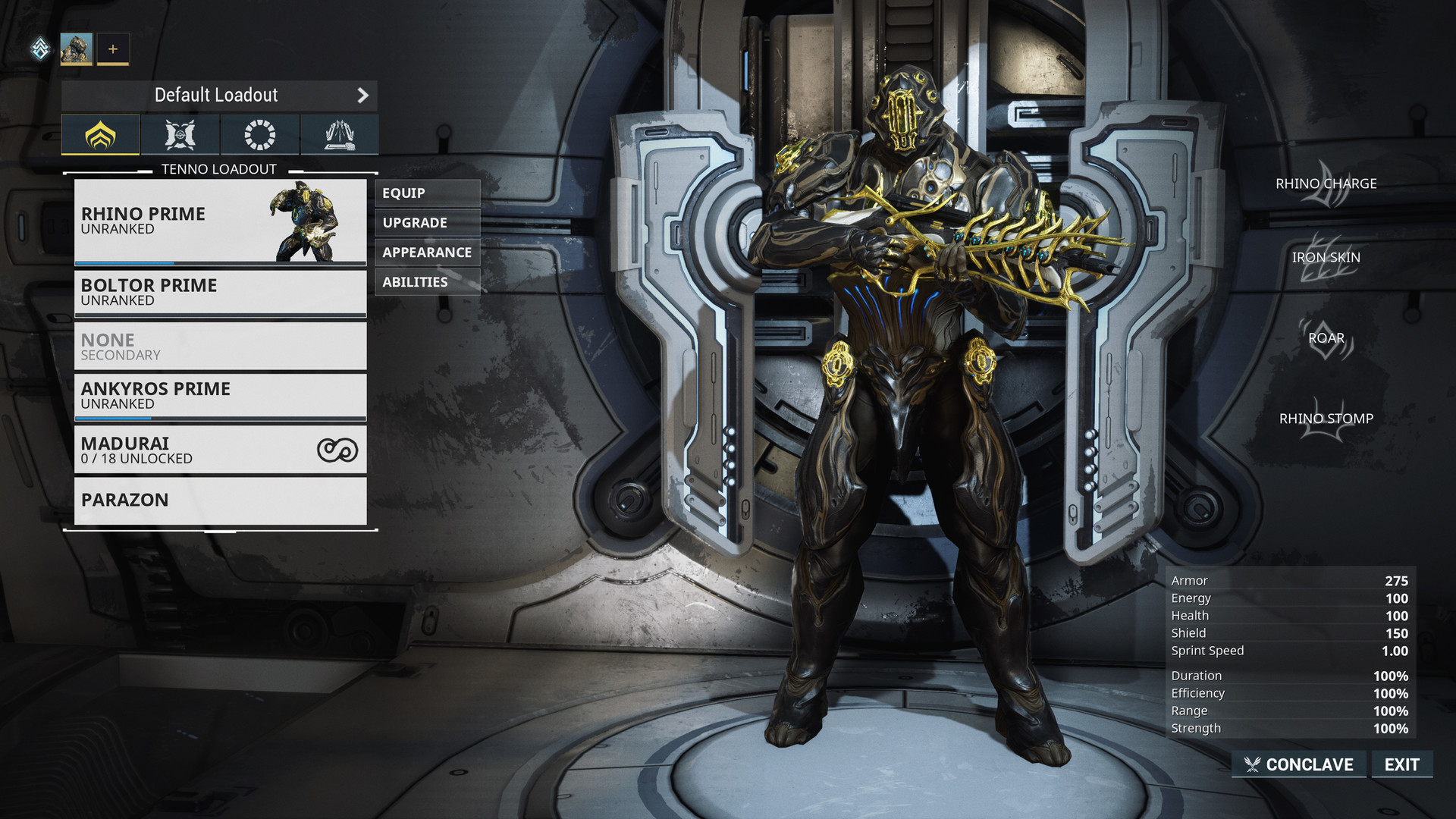Image resolution: width=1456 pixels, height=819 pixels.
Task: Switch to the Archwing vehicle loadout tab
Action: pos(340,135)
